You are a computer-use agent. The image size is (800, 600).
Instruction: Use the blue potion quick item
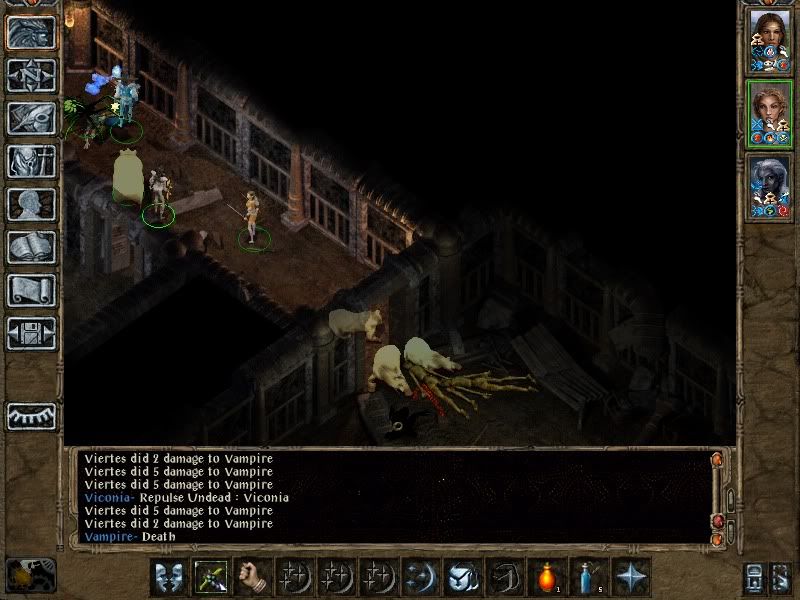[589, 577]
